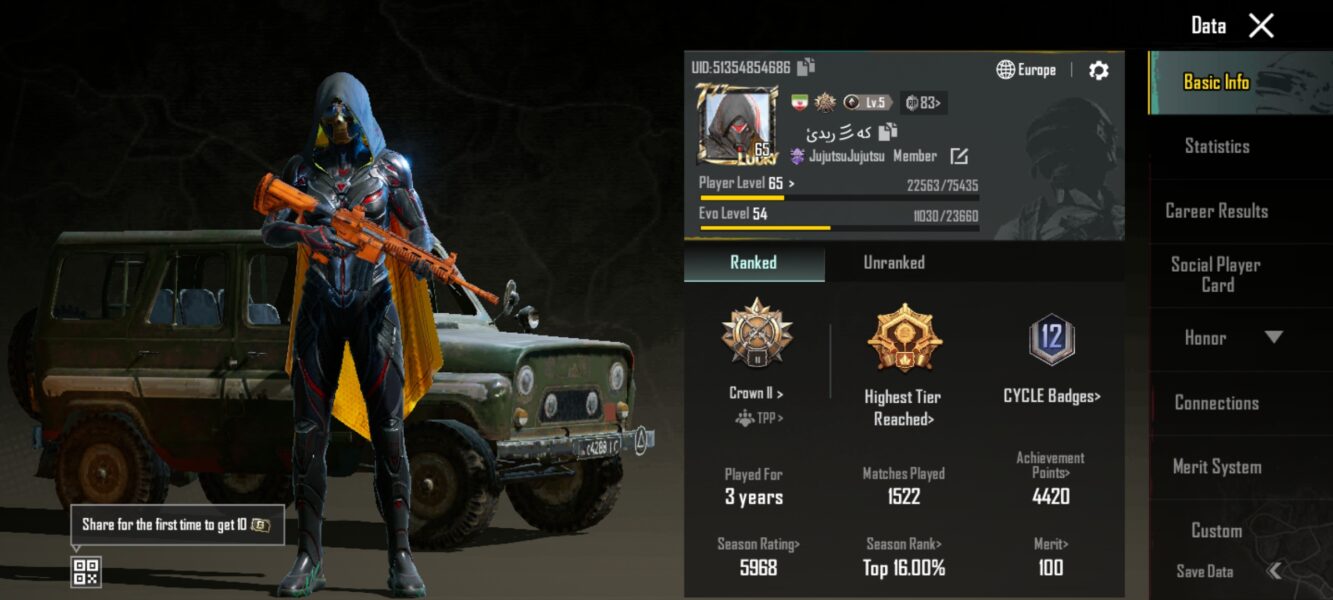Click the Europe server region selector
Image resolution: width=1333 pixels, height=600 pixels.
[x=1026, y=70]
